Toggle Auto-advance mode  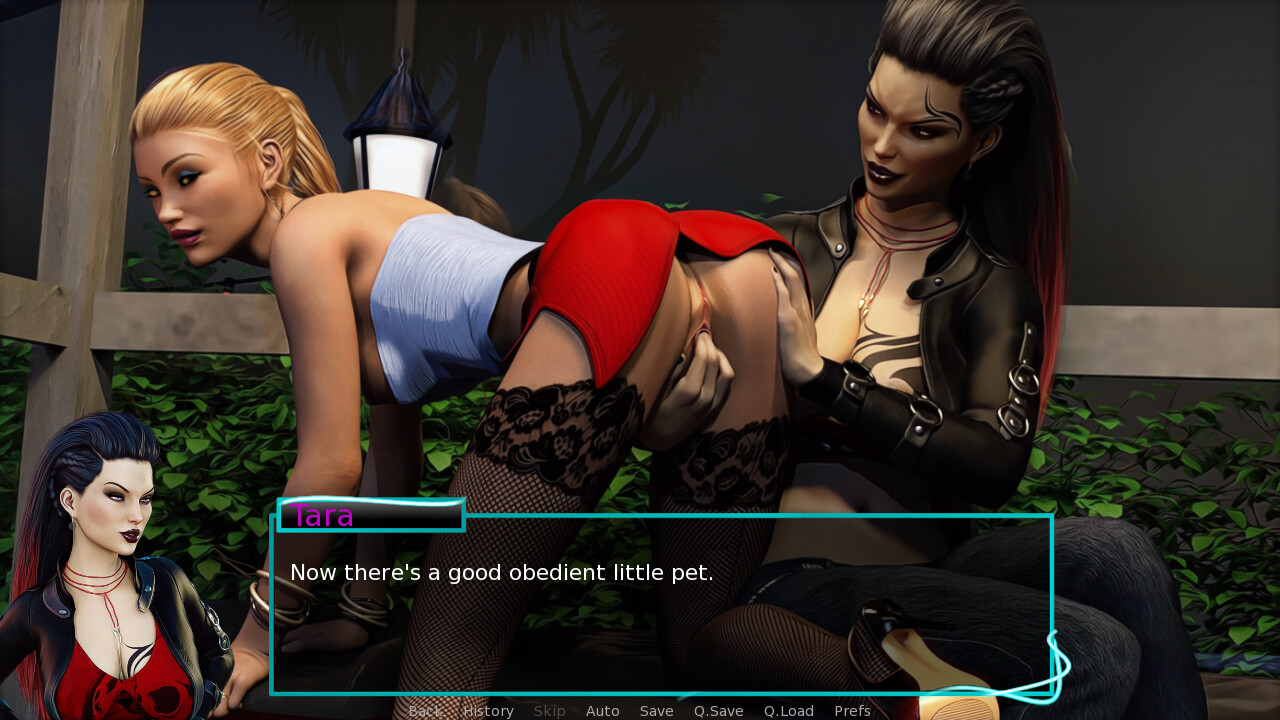click(x=602, y=711)
